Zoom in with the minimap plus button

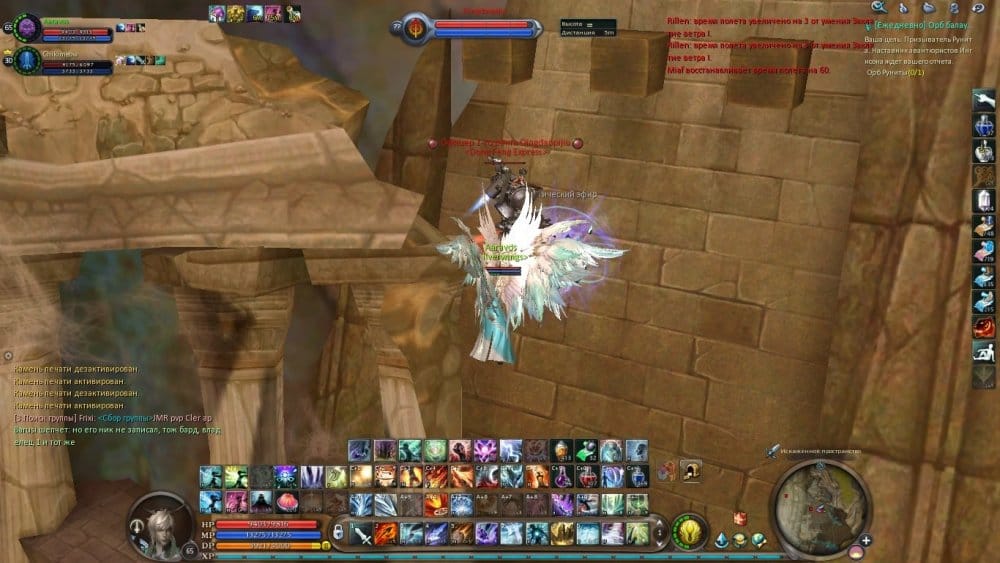tap(864, 541)
